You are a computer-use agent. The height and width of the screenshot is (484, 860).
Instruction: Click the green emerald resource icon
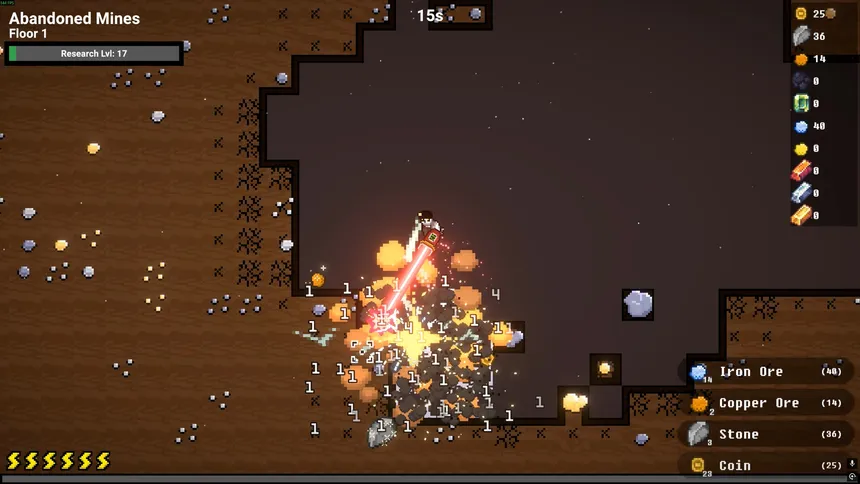(801, 103)
